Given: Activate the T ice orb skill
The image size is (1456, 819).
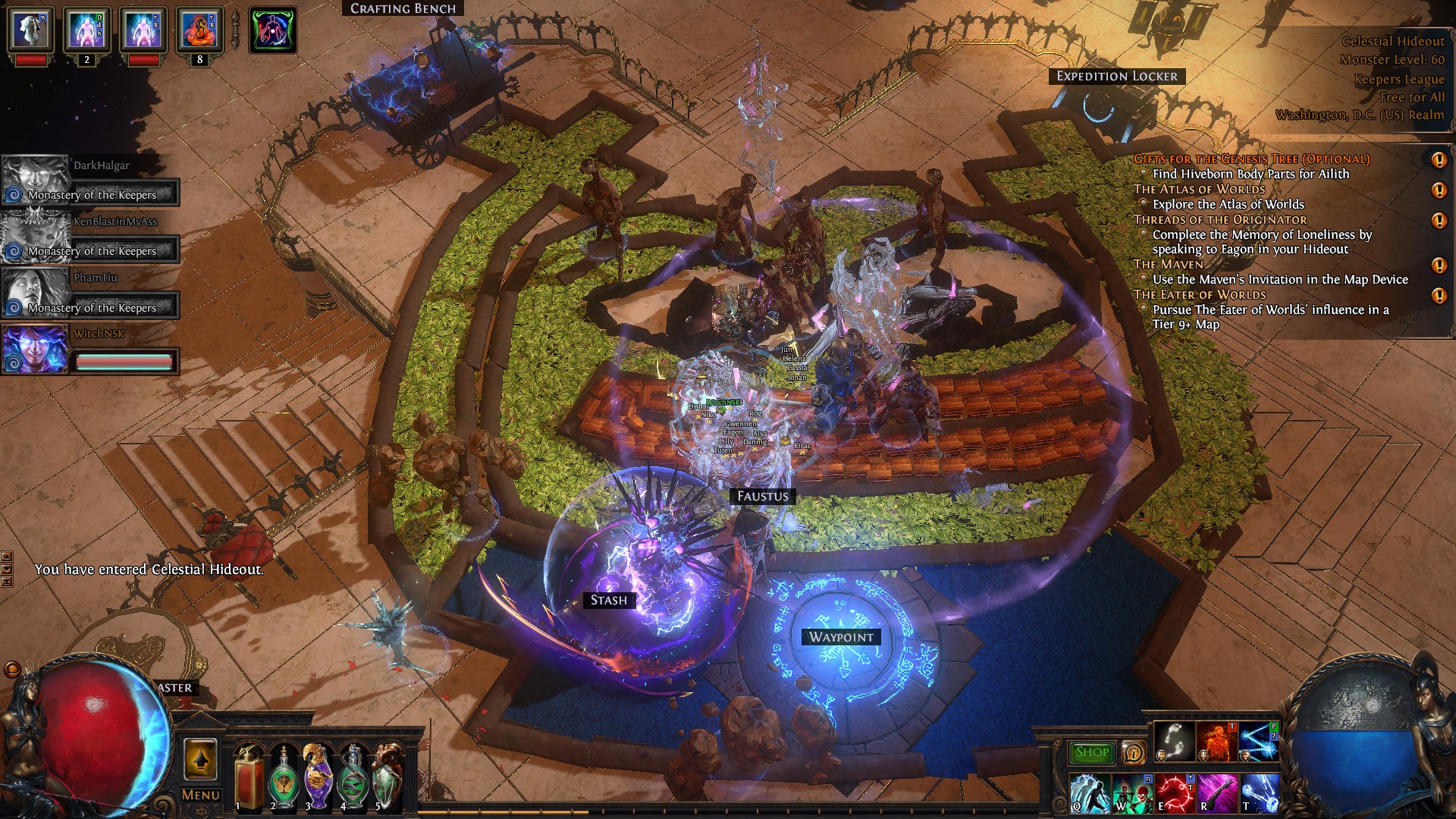Looking at the screenshot, I should click(x=1260, y=792).
